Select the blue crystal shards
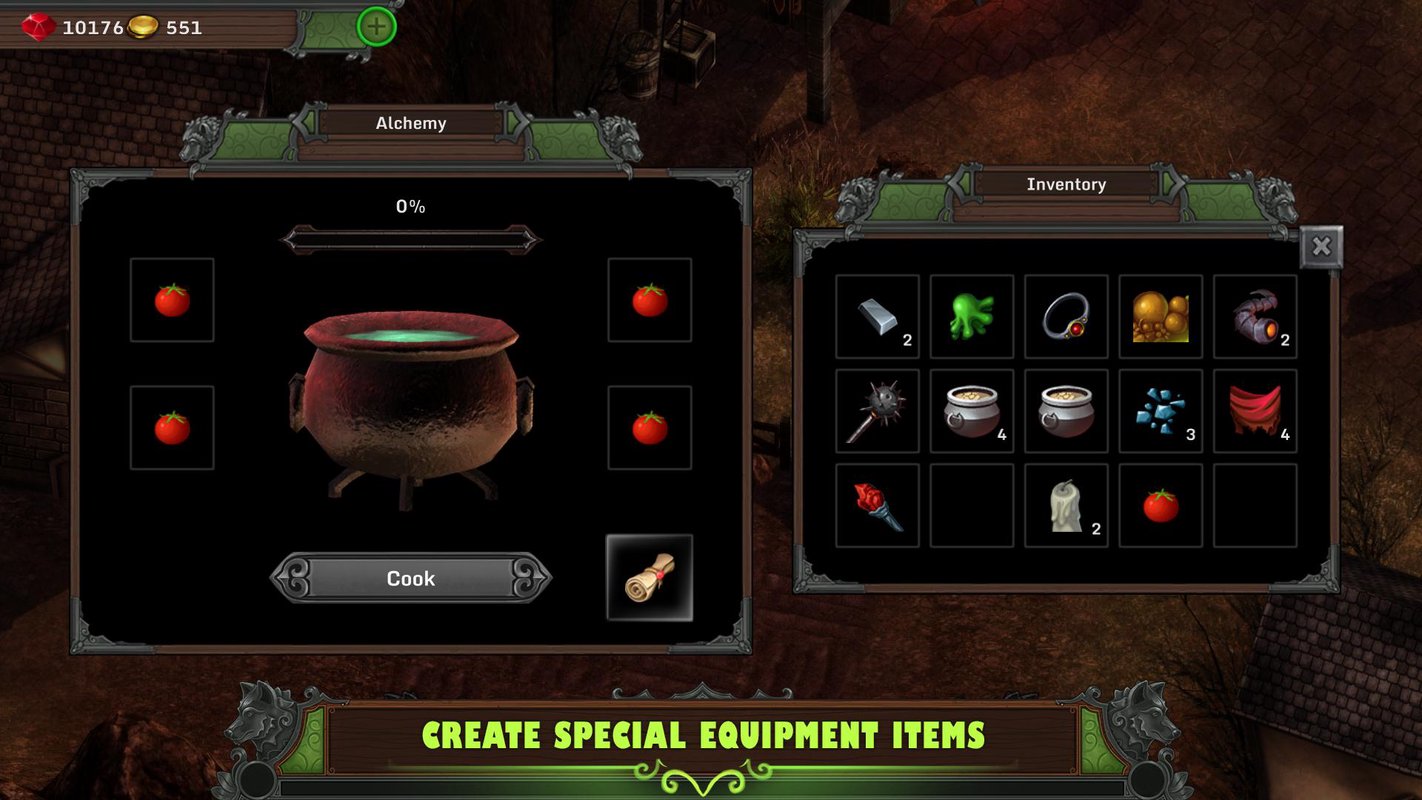1422x800 pixels. (x=1160, y=410)
